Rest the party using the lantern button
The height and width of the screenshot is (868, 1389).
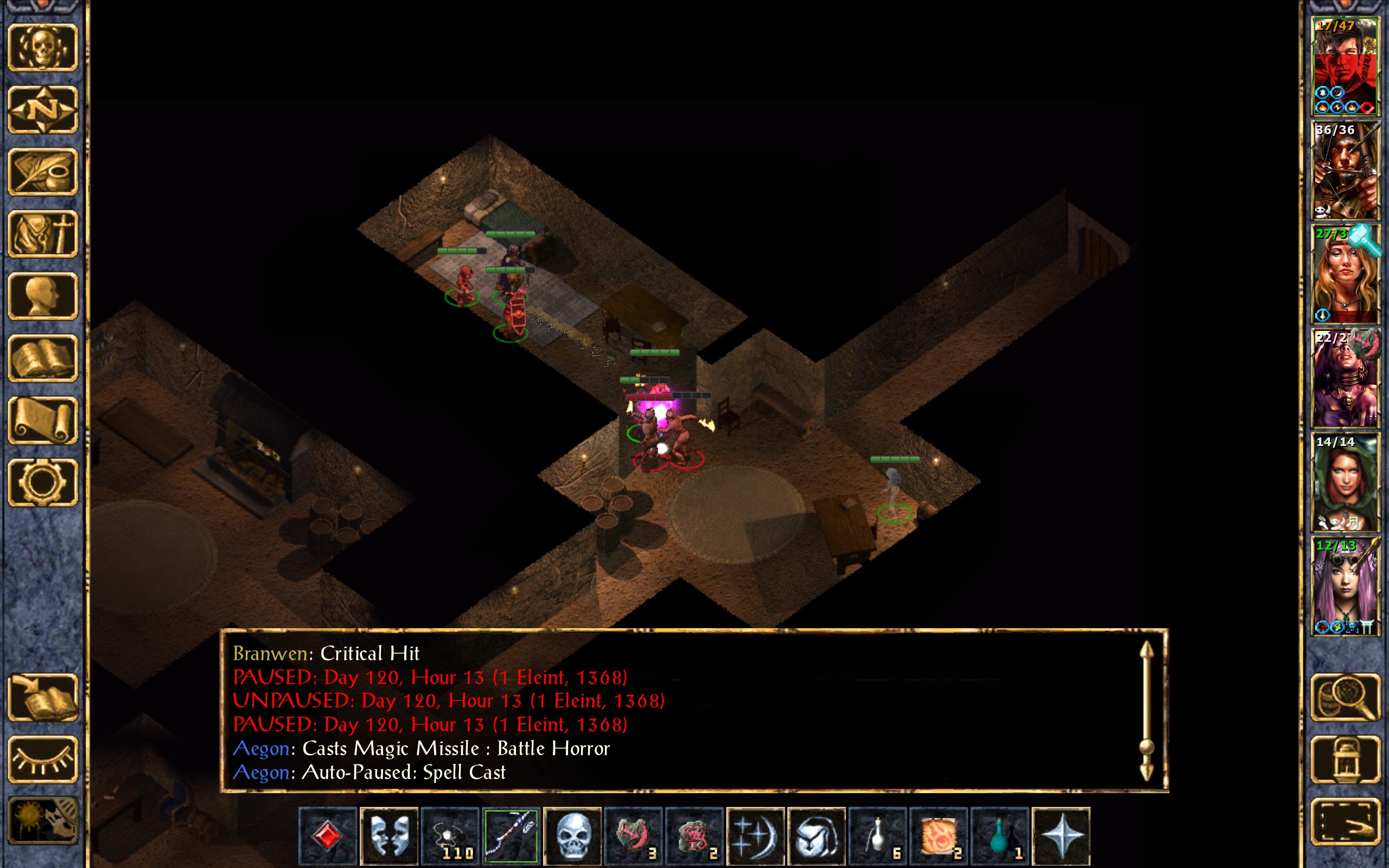(1345, 759)
